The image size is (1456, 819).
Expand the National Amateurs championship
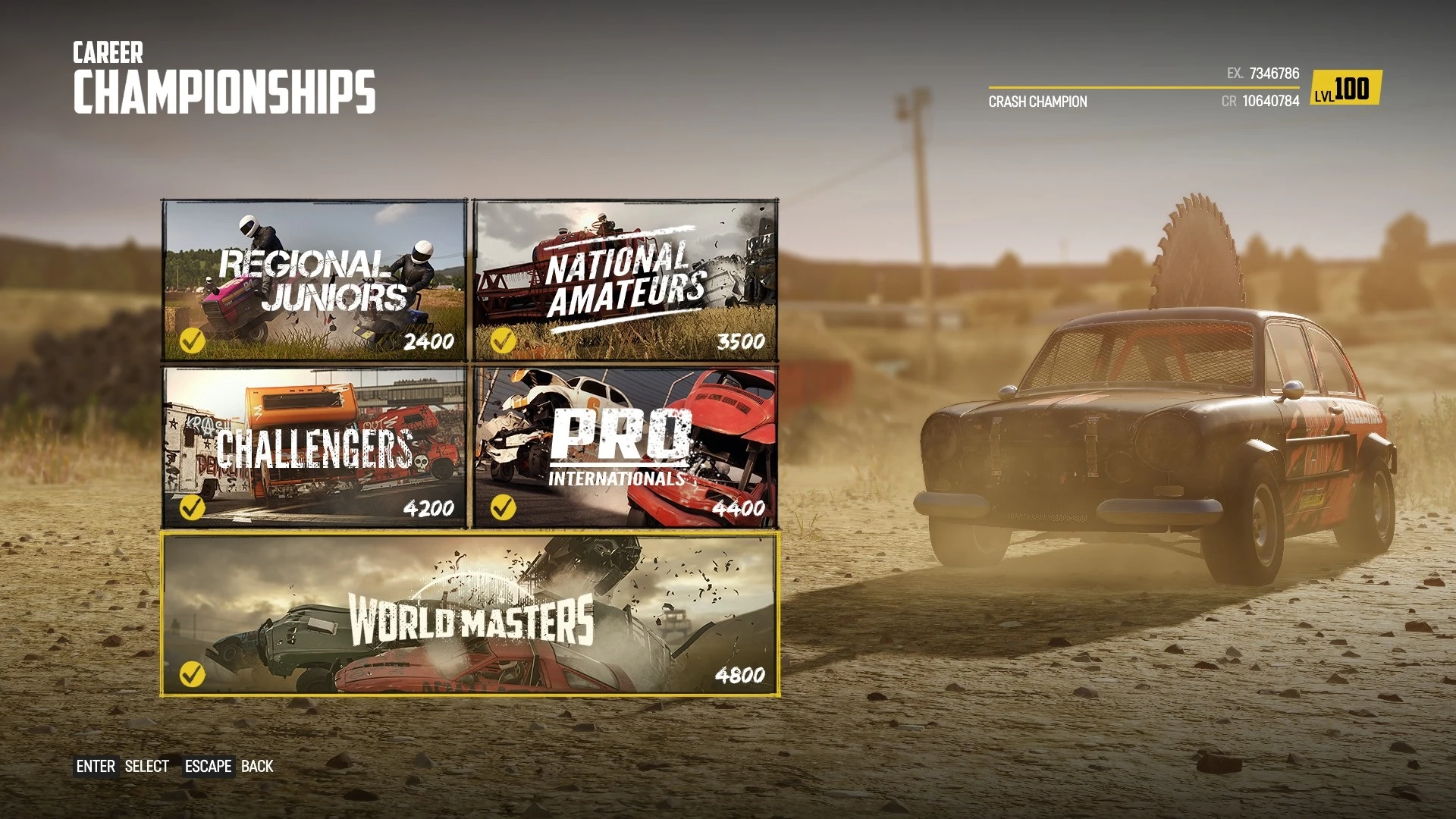click(x=626, y=281)
